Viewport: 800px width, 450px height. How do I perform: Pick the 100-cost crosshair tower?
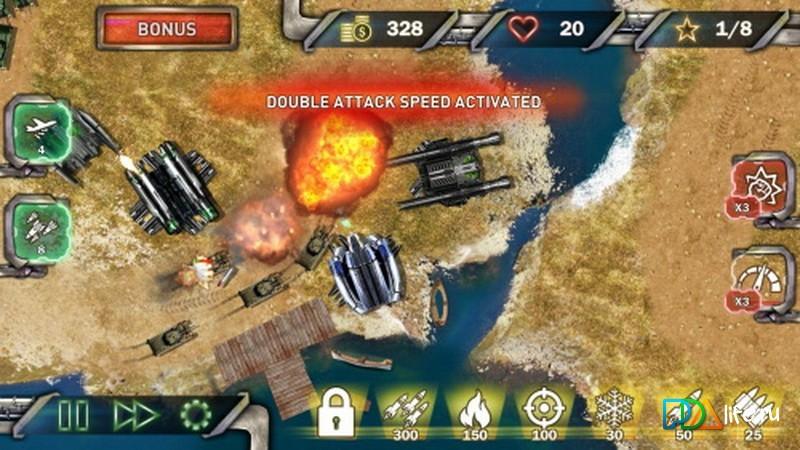tap(542, 412)
